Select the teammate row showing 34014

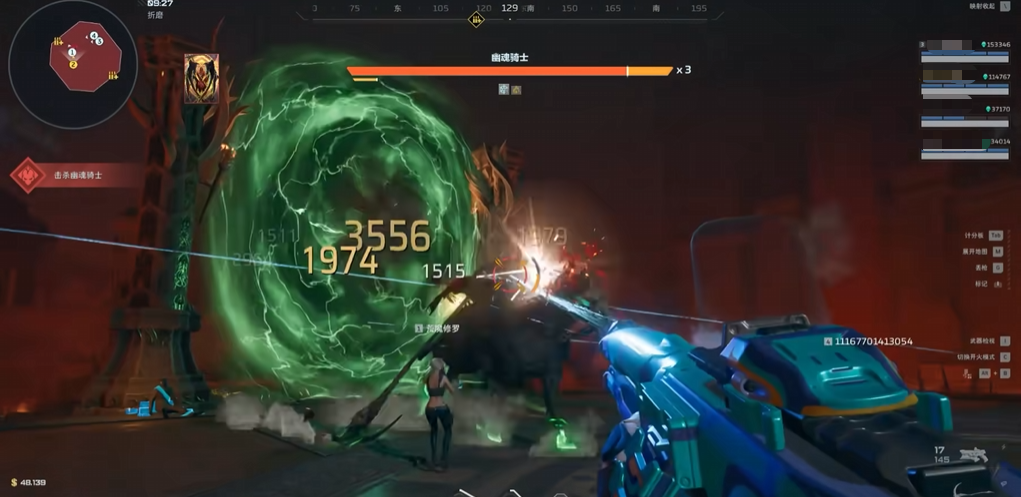click(965, 148)
